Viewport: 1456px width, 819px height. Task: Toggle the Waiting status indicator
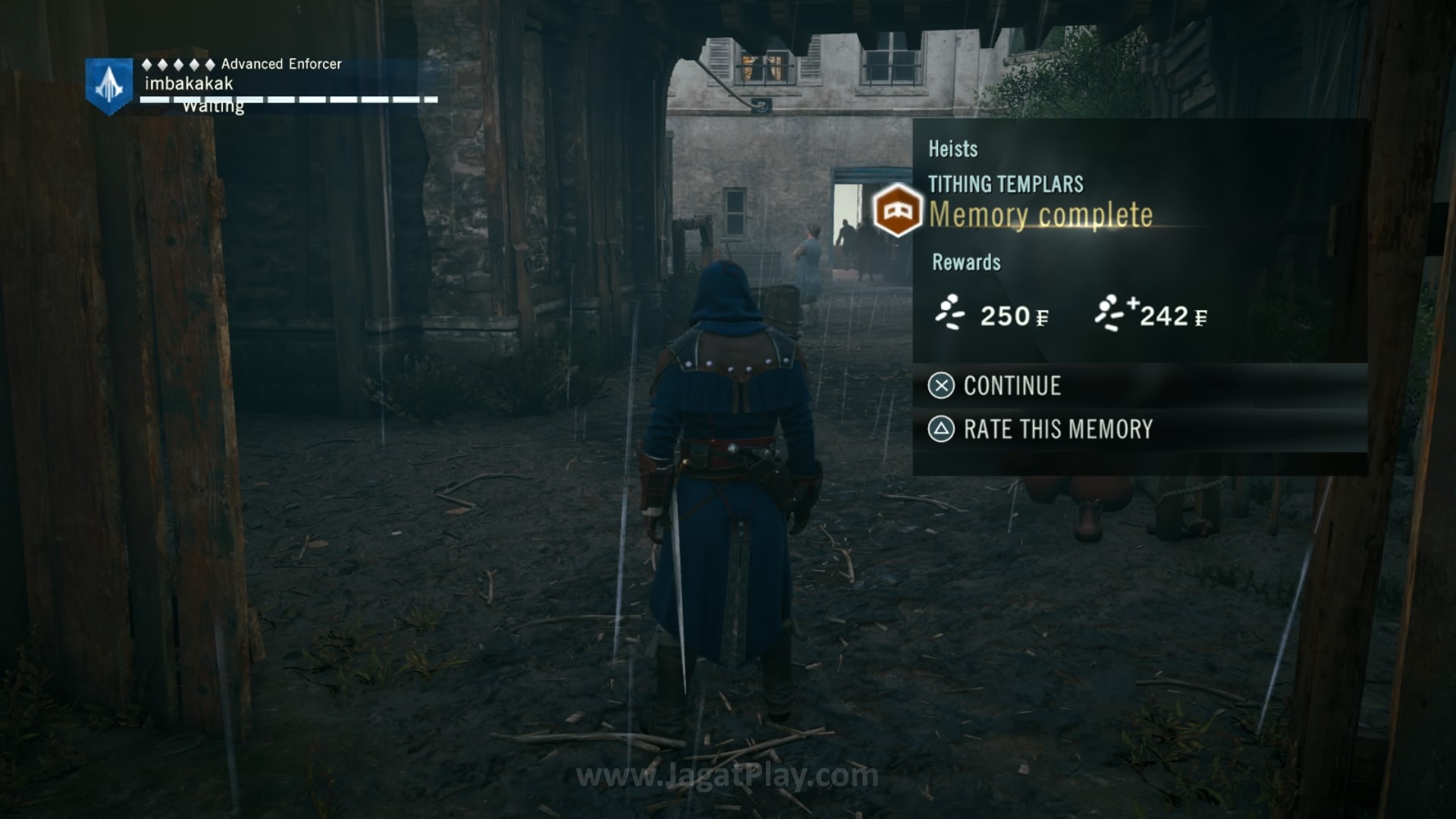tap(213, 106)
